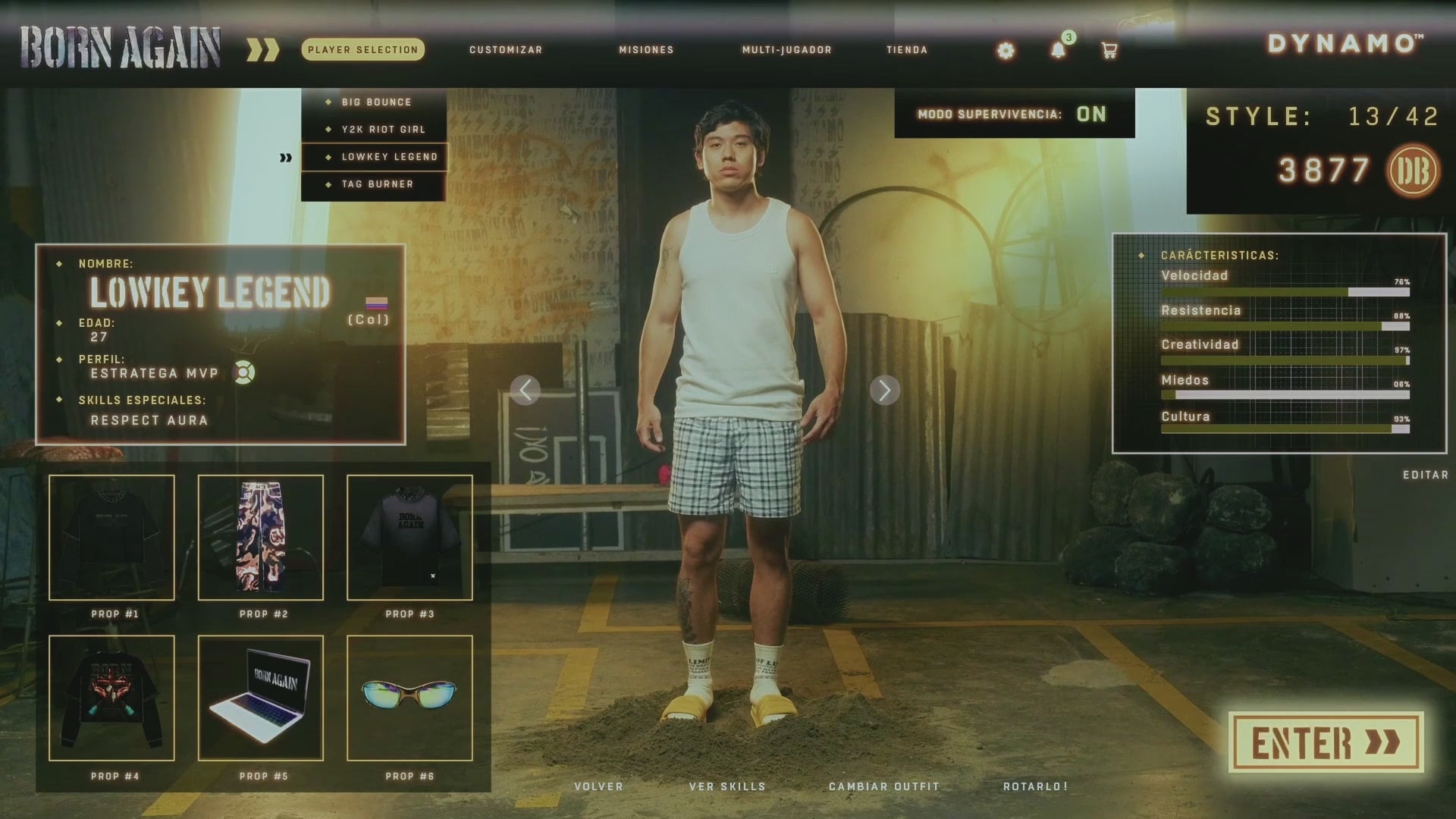Image resolution: width=1456 pixels, height=819 pixels.
Task: Select the Big Bounce player
Action: (376, 102)
